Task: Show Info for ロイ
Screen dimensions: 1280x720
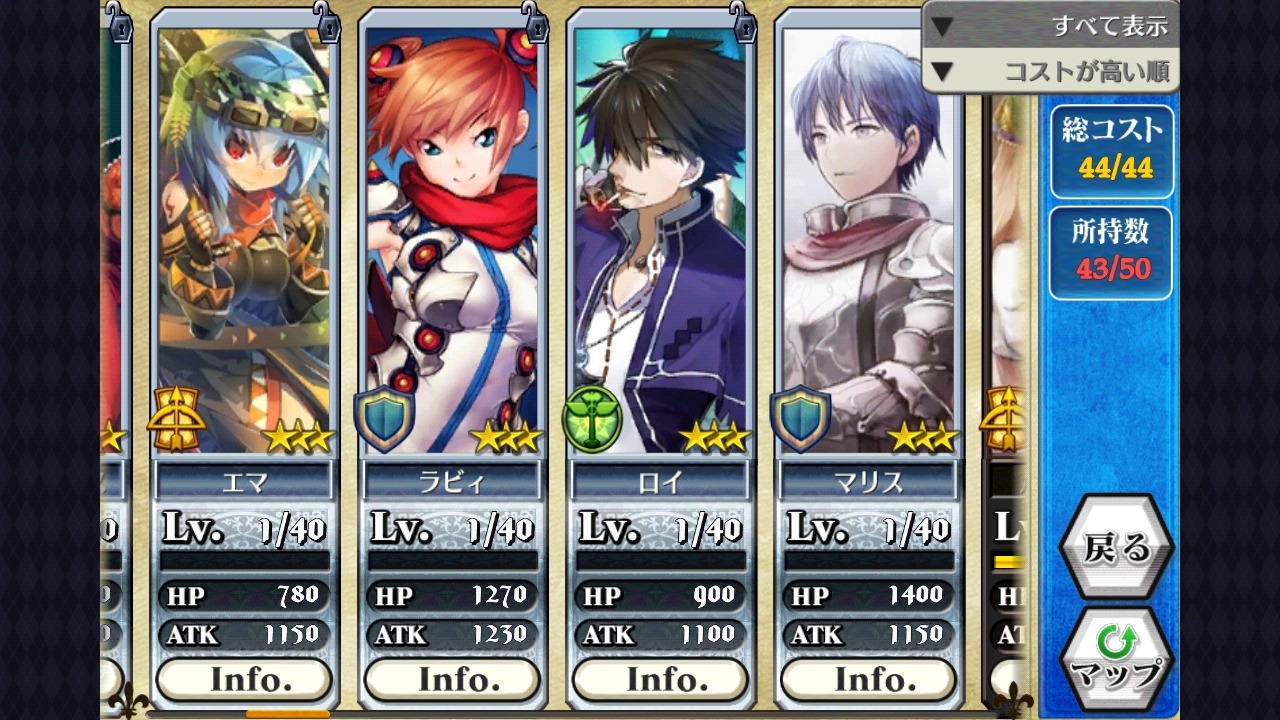Action: point(660,679)
